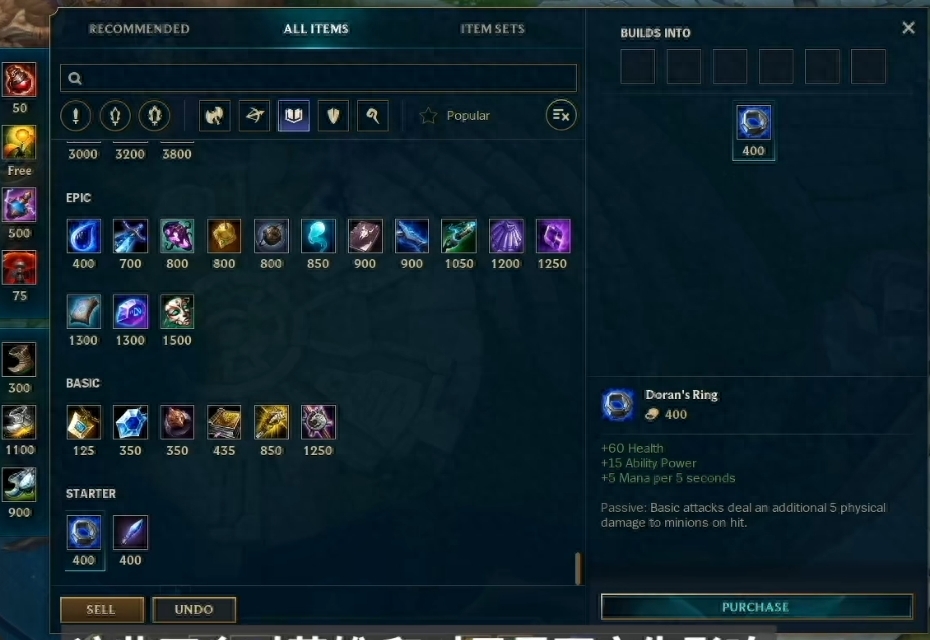
Task: Open the Item Sets tab
Action: click(x=492, y=29)
